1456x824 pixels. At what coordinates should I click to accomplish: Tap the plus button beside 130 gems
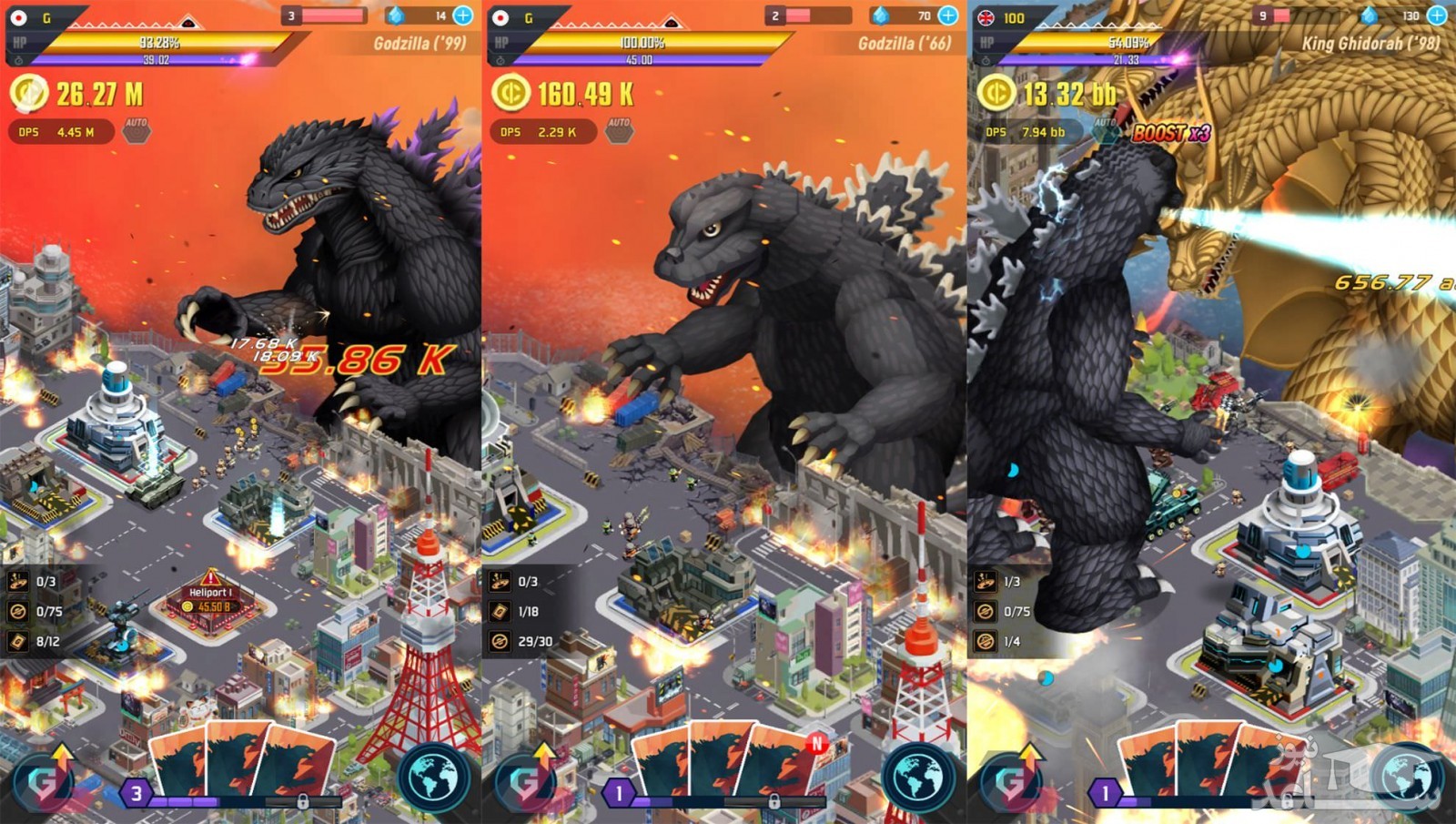[x=1437, y=15]
